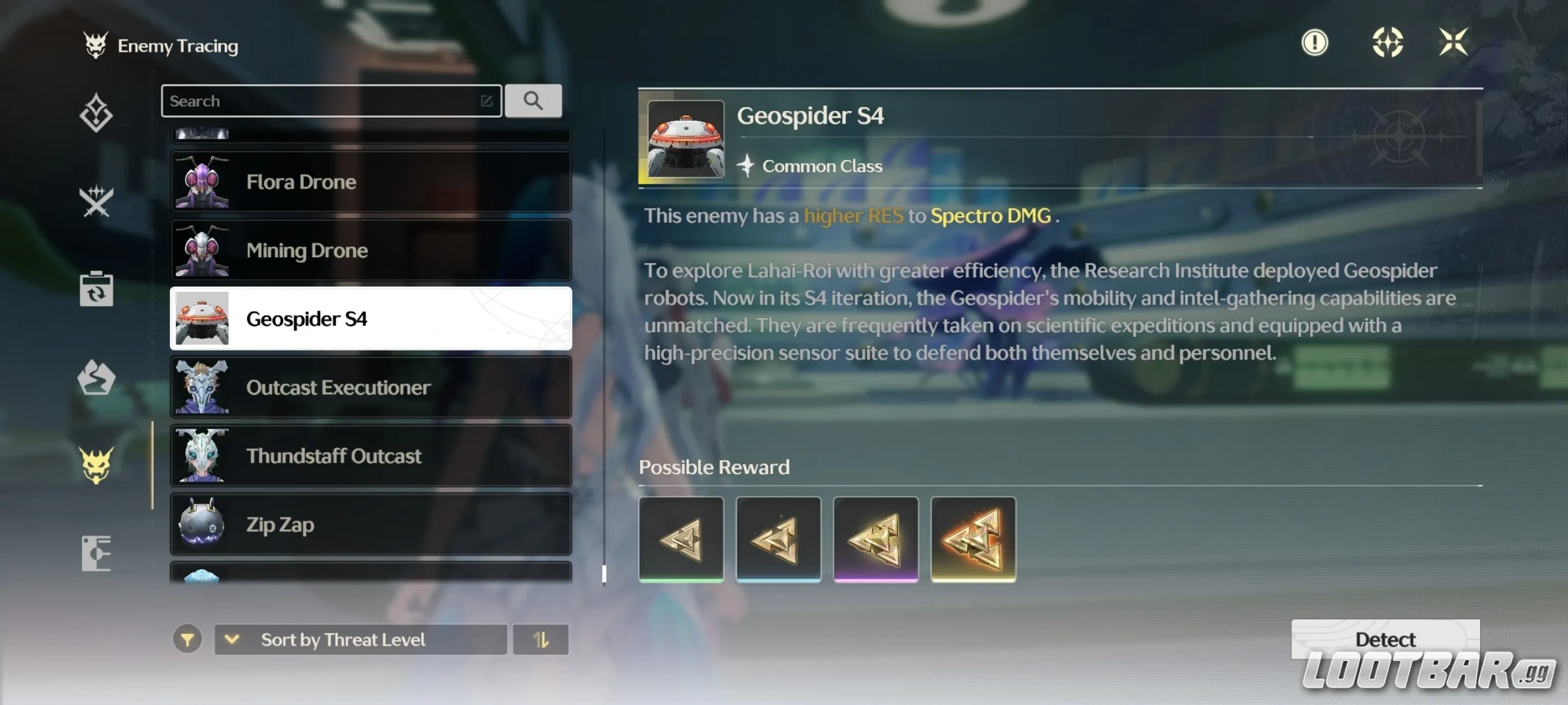
Task: Pick Thundstaff Outcast in the list
Action: pyautogui.click(x=371, y=455)
